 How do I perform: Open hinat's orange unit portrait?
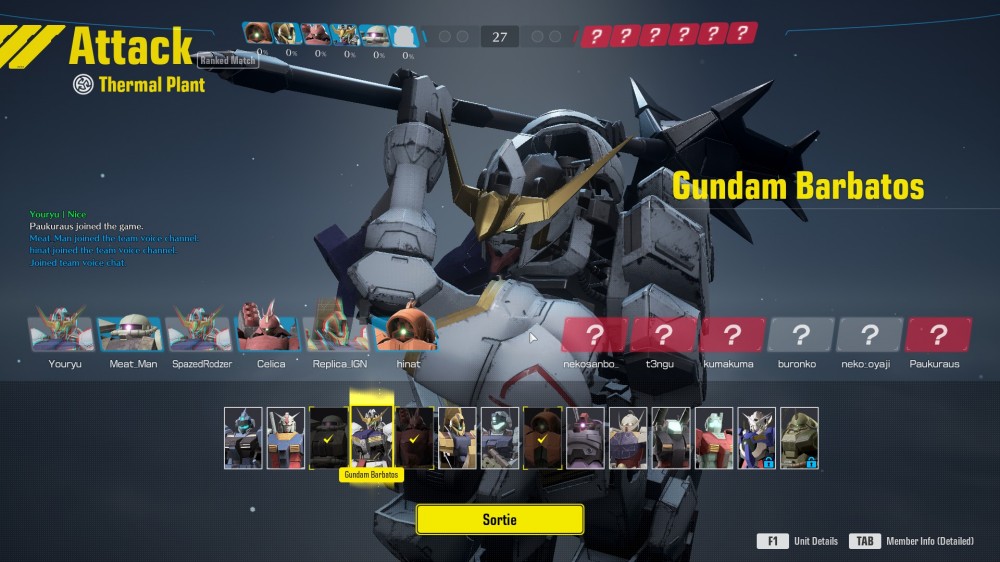click(406, 334)
